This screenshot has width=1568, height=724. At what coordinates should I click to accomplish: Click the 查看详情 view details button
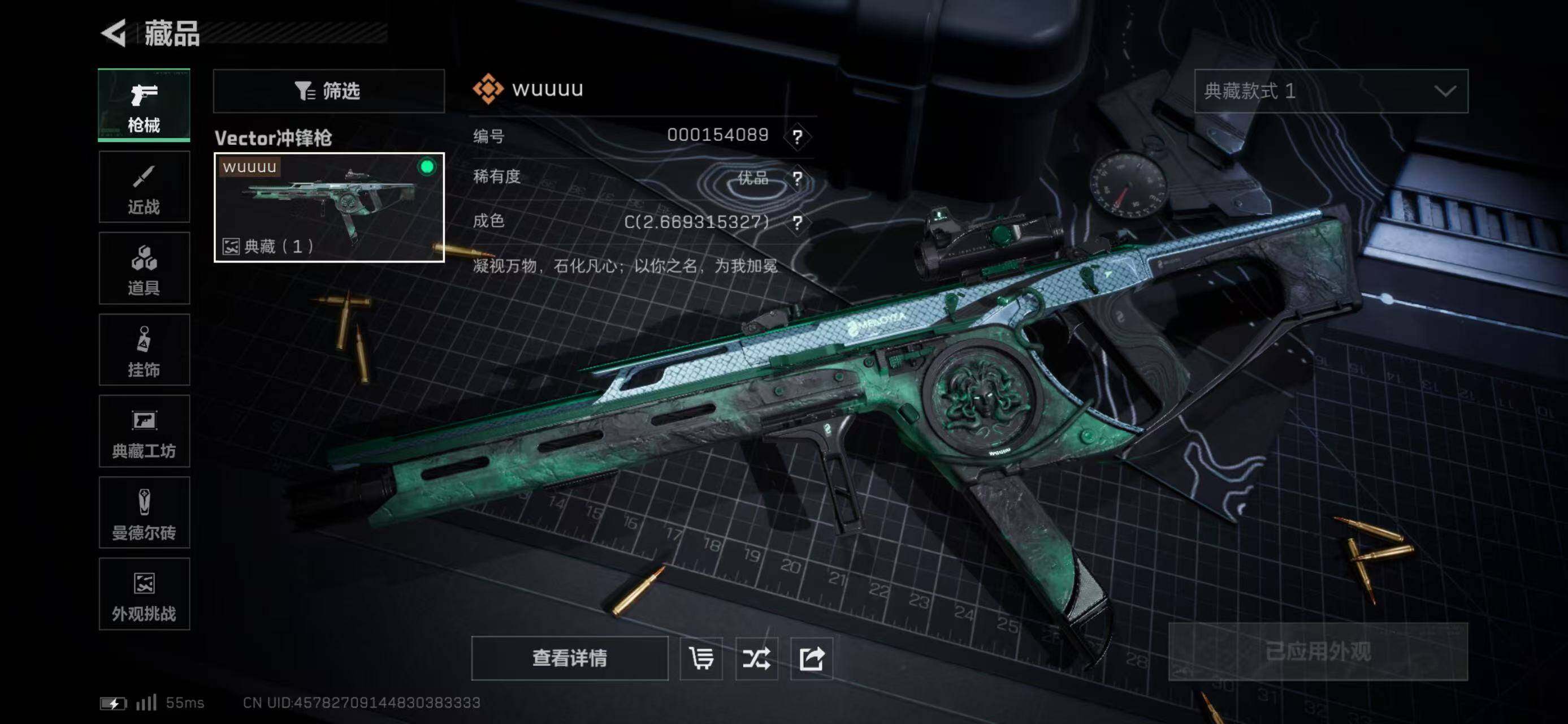[x=569, y=658]
